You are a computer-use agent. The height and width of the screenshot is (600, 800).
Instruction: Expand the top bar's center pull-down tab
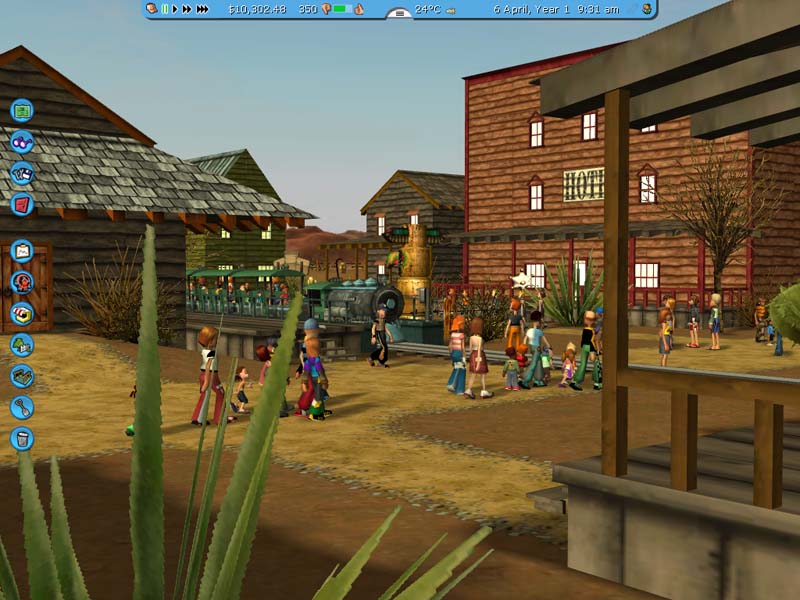399,14
